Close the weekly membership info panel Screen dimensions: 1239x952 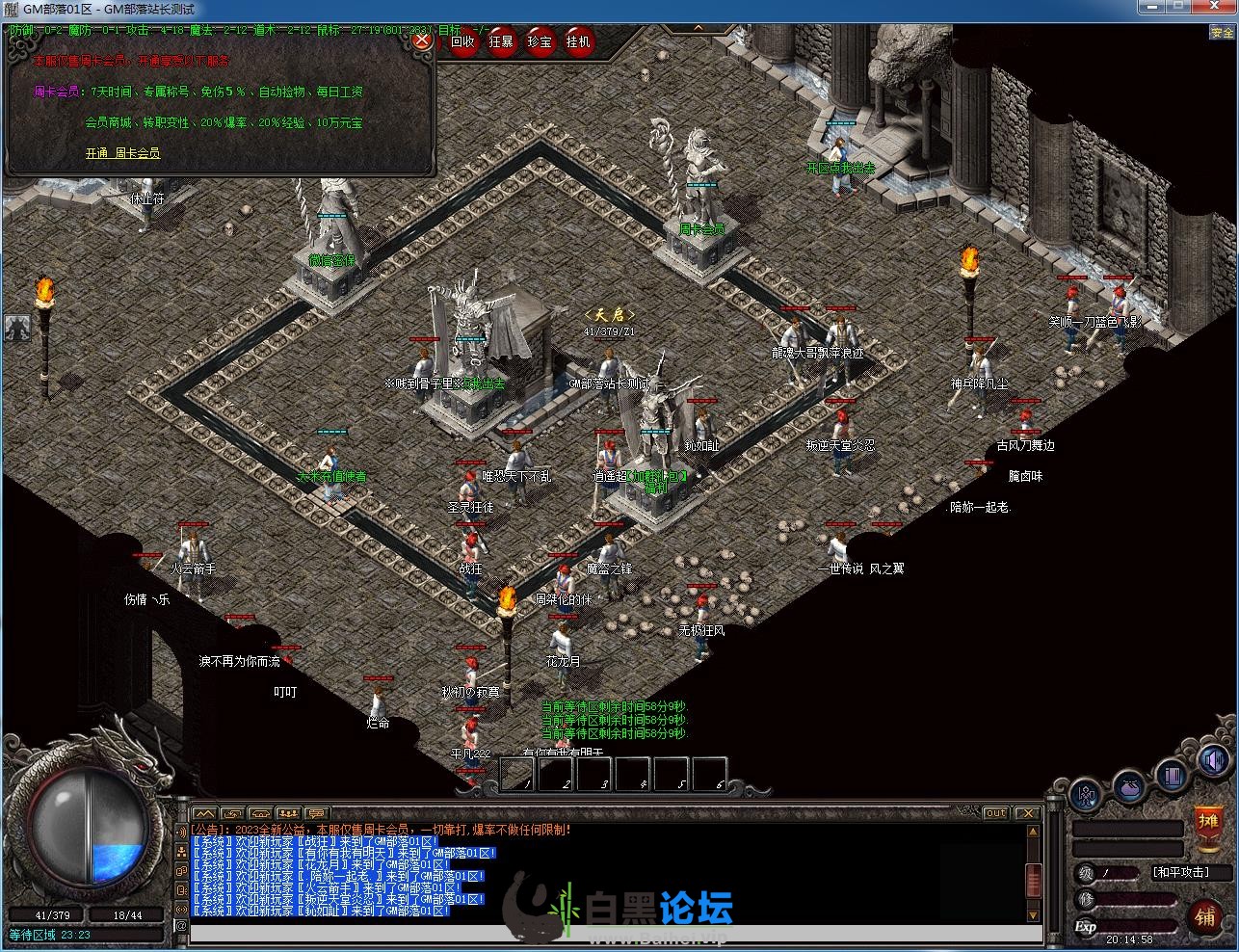(x=421, y=41)
